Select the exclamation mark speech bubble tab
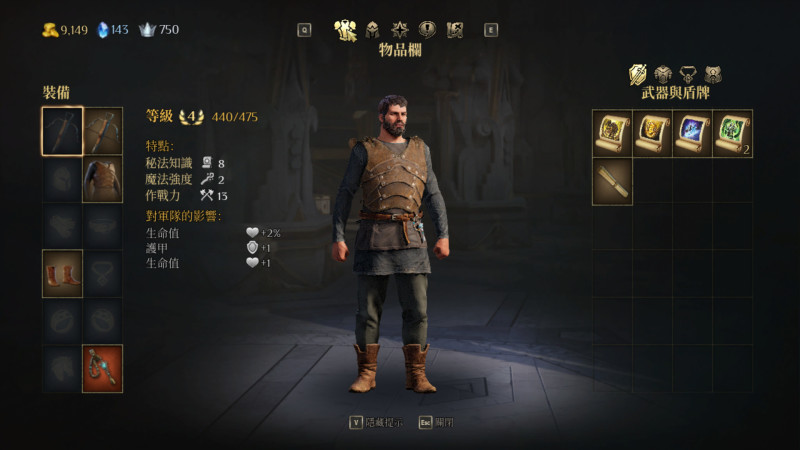The image size is (800, 450). click(x=427, y=29)
